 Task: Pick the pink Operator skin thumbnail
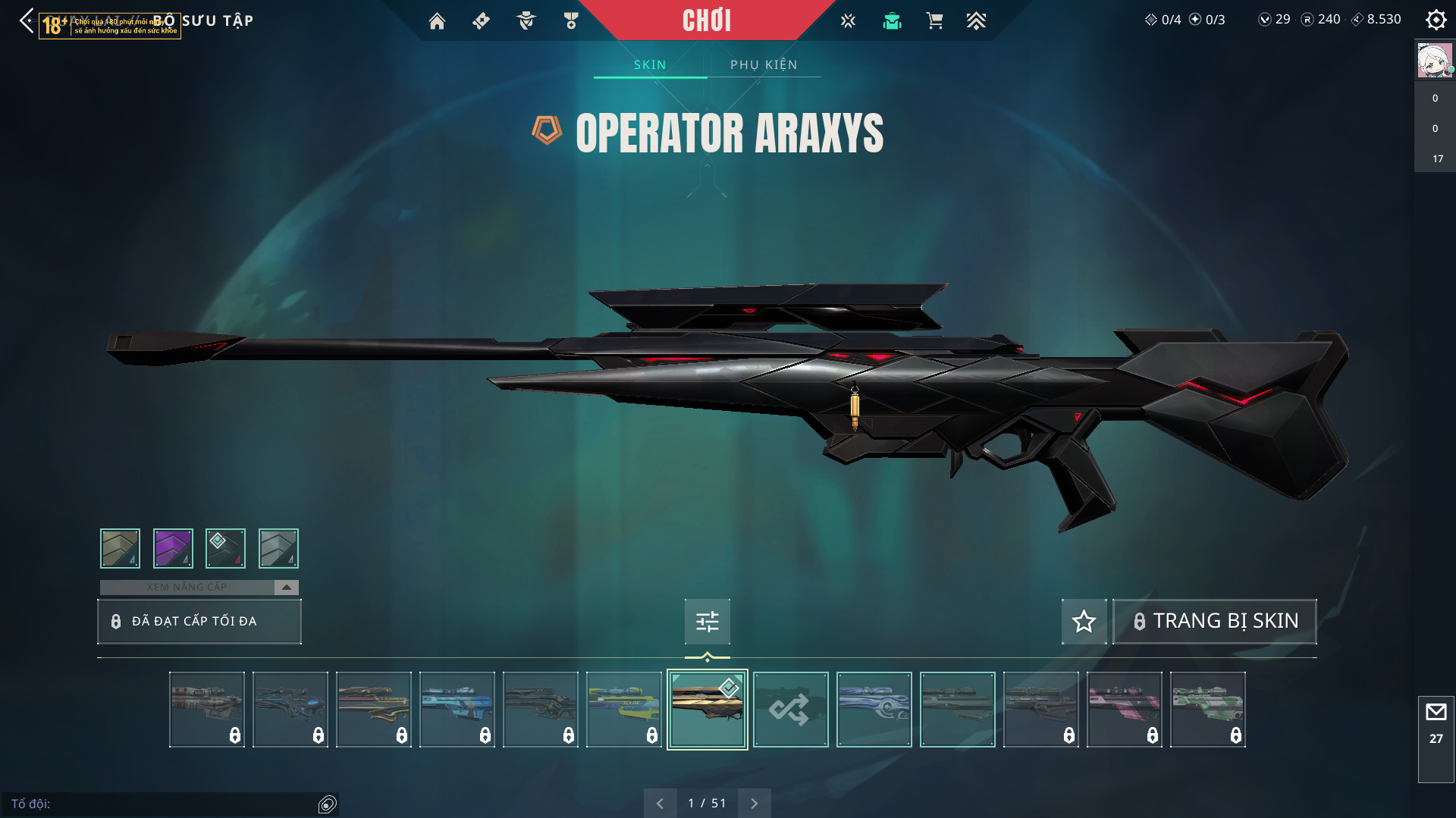pos(1124,710)
